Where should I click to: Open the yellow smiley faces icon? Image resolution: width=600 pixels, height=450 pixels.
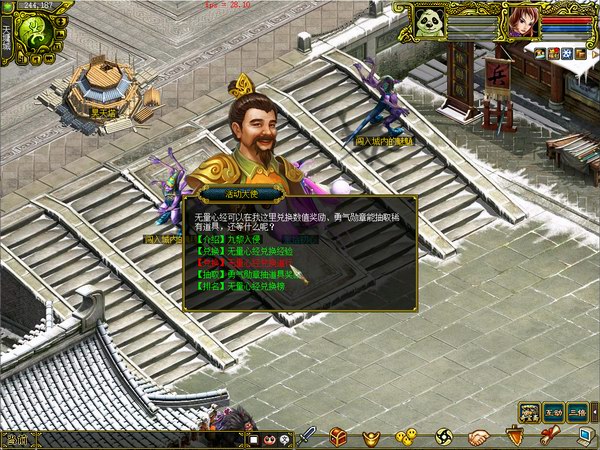coord(406,436)
